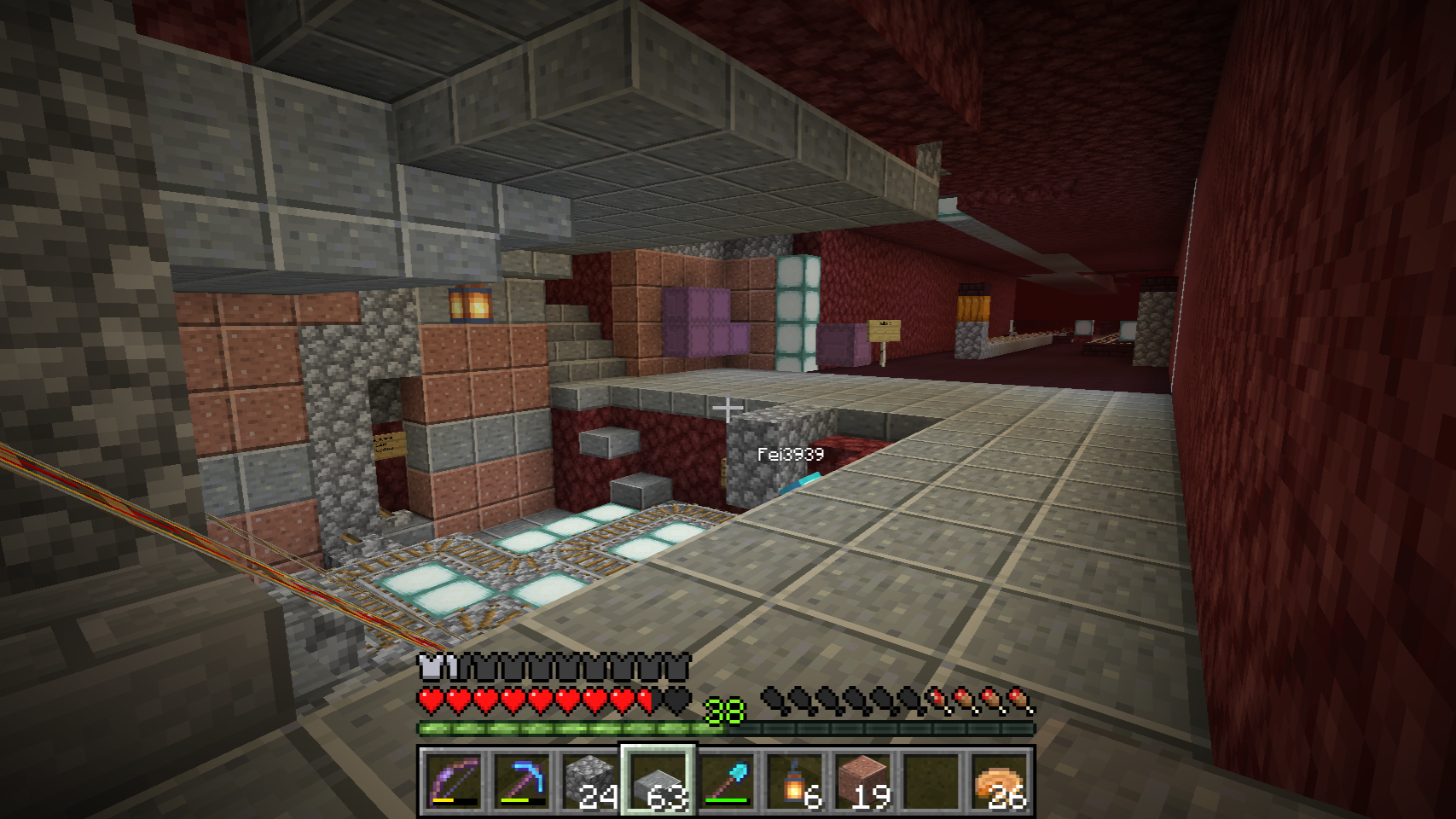Viewport: 1456px width, 819px height.
Task: Select the enchanted bow hotbar slot
Action: pos(452,780)
